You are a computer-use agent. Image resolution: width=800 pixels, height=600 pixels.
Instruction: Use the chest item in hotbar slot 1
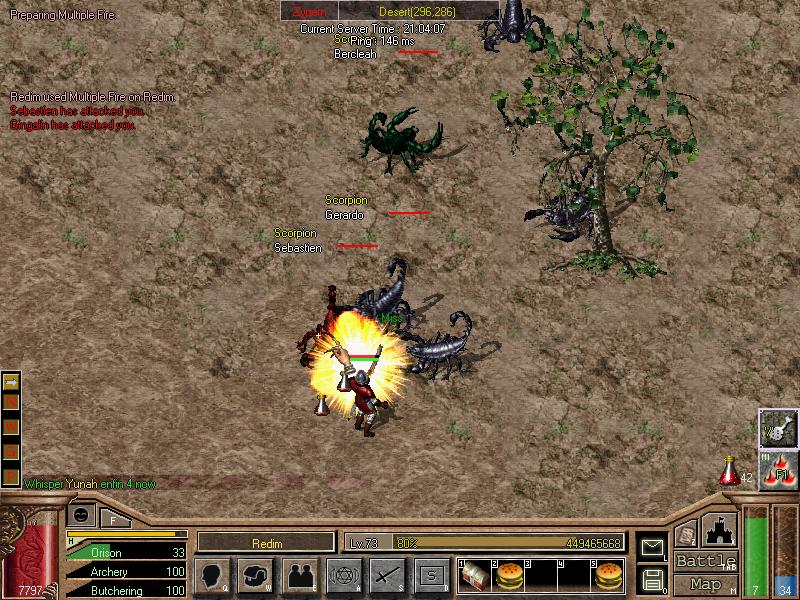tap(473, 575)
